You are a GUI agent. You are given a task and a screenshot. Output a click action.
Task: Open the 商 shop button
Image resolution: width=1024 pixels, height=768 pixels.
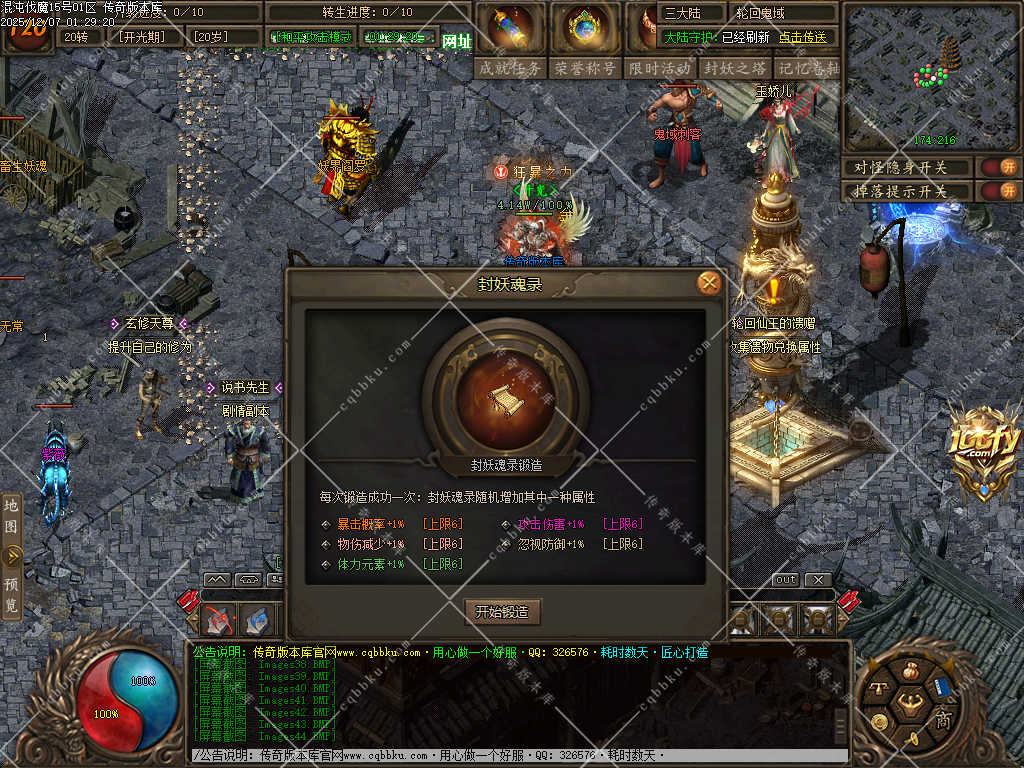pyautogui.click(x=942, y=718)
